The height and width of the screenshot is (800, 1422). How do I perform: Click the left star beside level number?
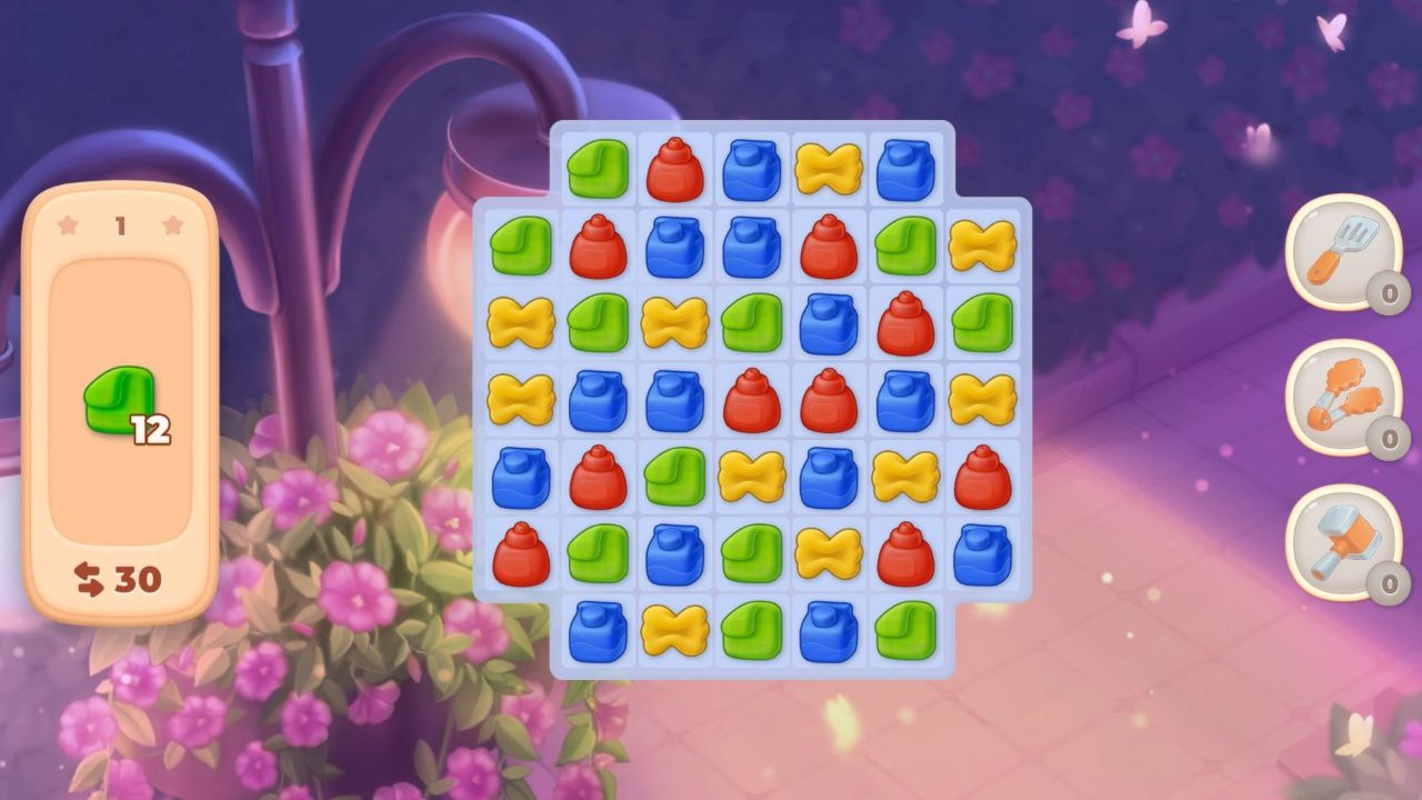click(x=68, y=225)
